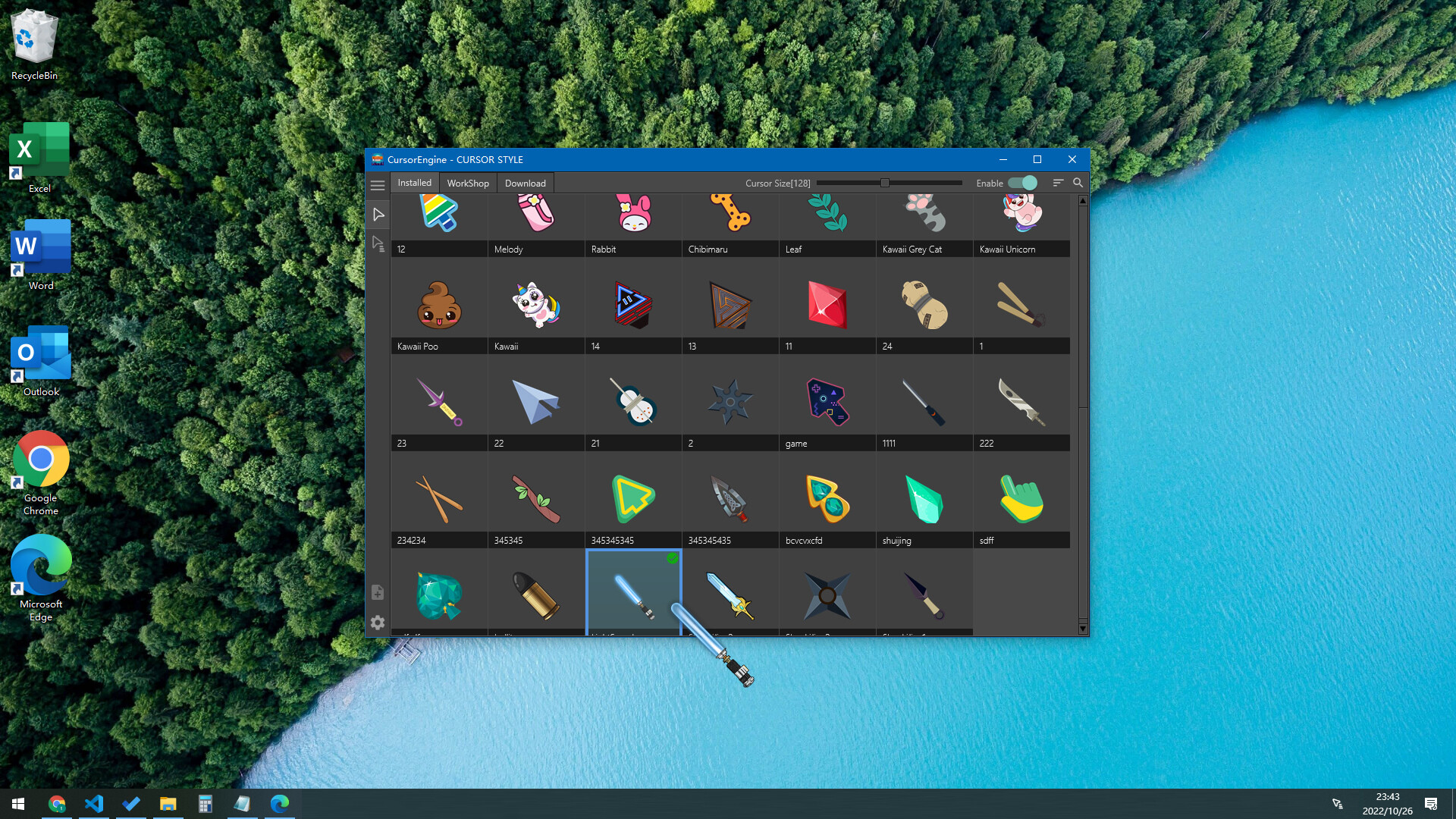
Task: Select the working-in-background pointer category icon
Action: pos(378,243)
